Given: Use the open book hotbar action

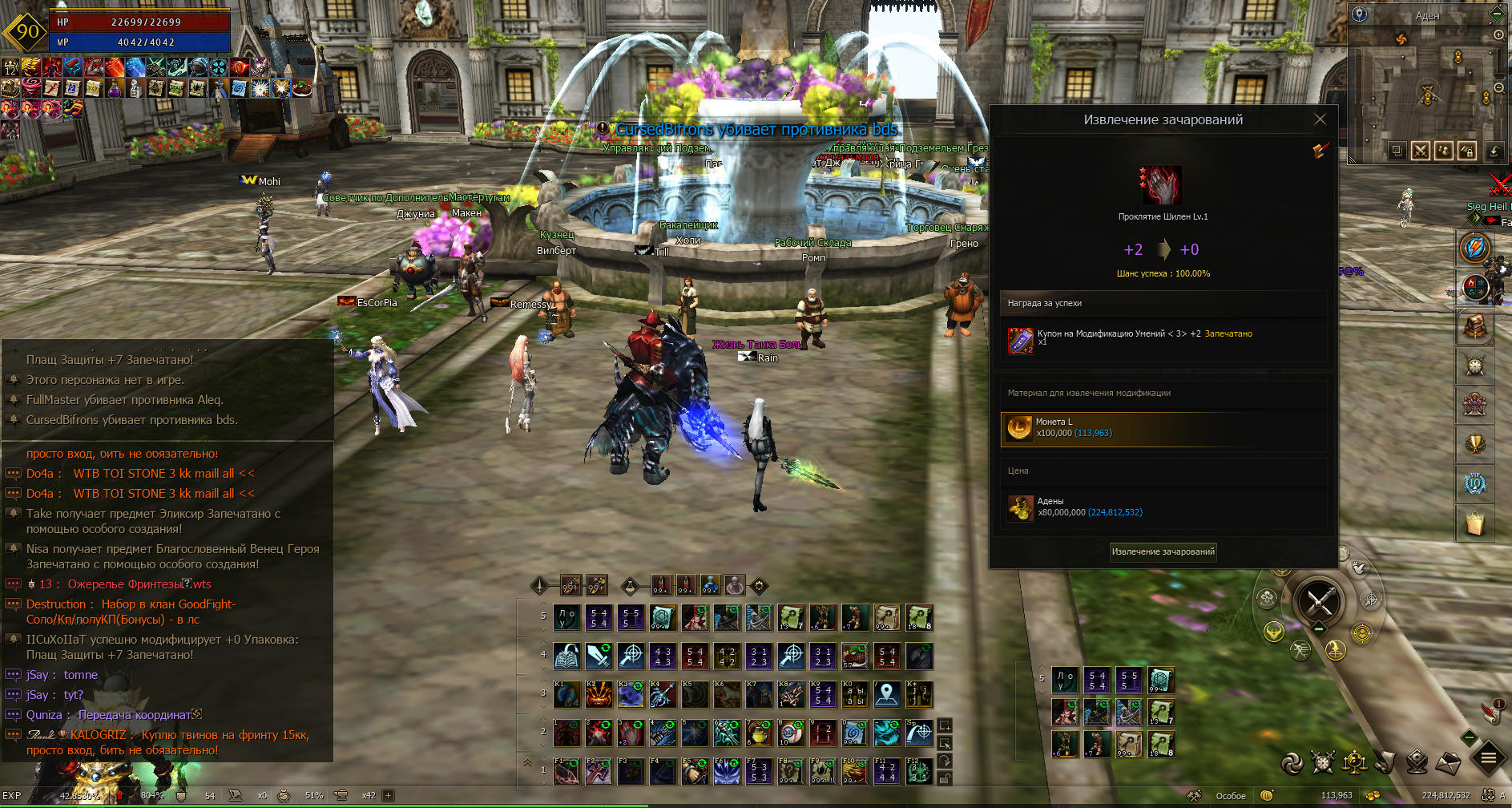Looking at the screenshot, I should pyautogui.click(x=566, y=656).
